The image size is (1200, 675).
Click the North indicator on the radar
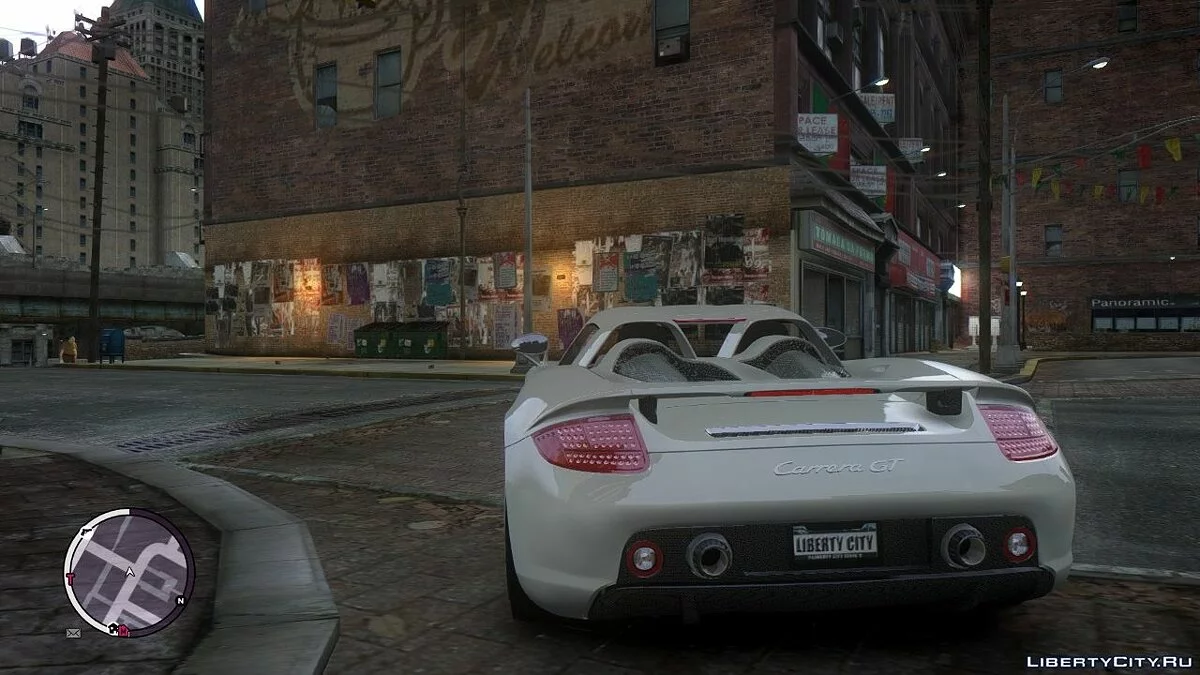(x=180, y=601)
